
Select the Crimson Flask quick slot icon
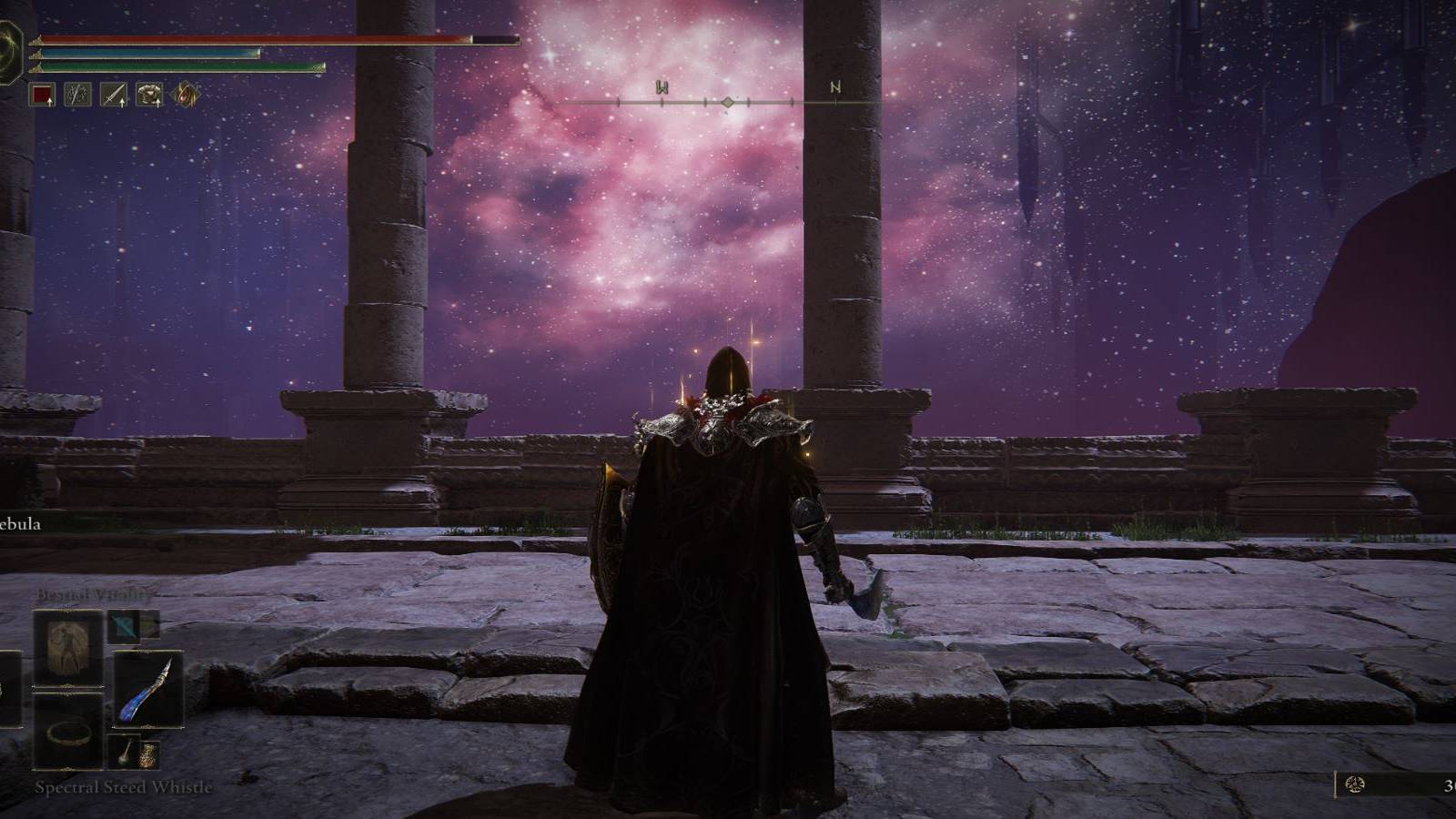coord(42,95)
